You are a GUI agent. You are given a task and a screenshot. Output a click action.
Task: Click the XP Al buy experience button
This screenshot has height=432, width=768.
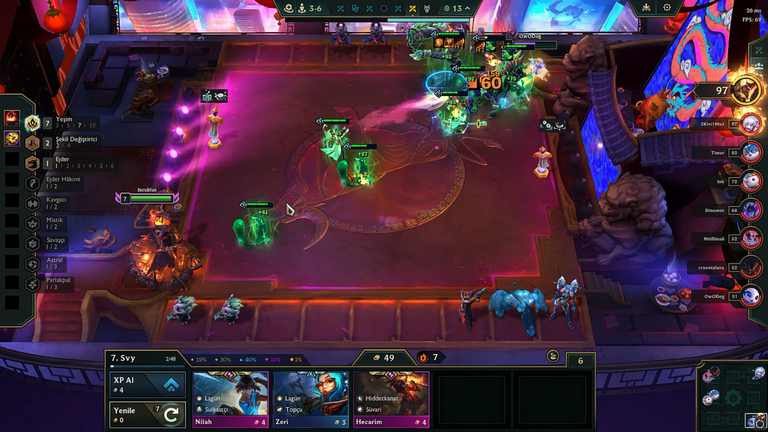pyautogui.click(x=146, y=385)
